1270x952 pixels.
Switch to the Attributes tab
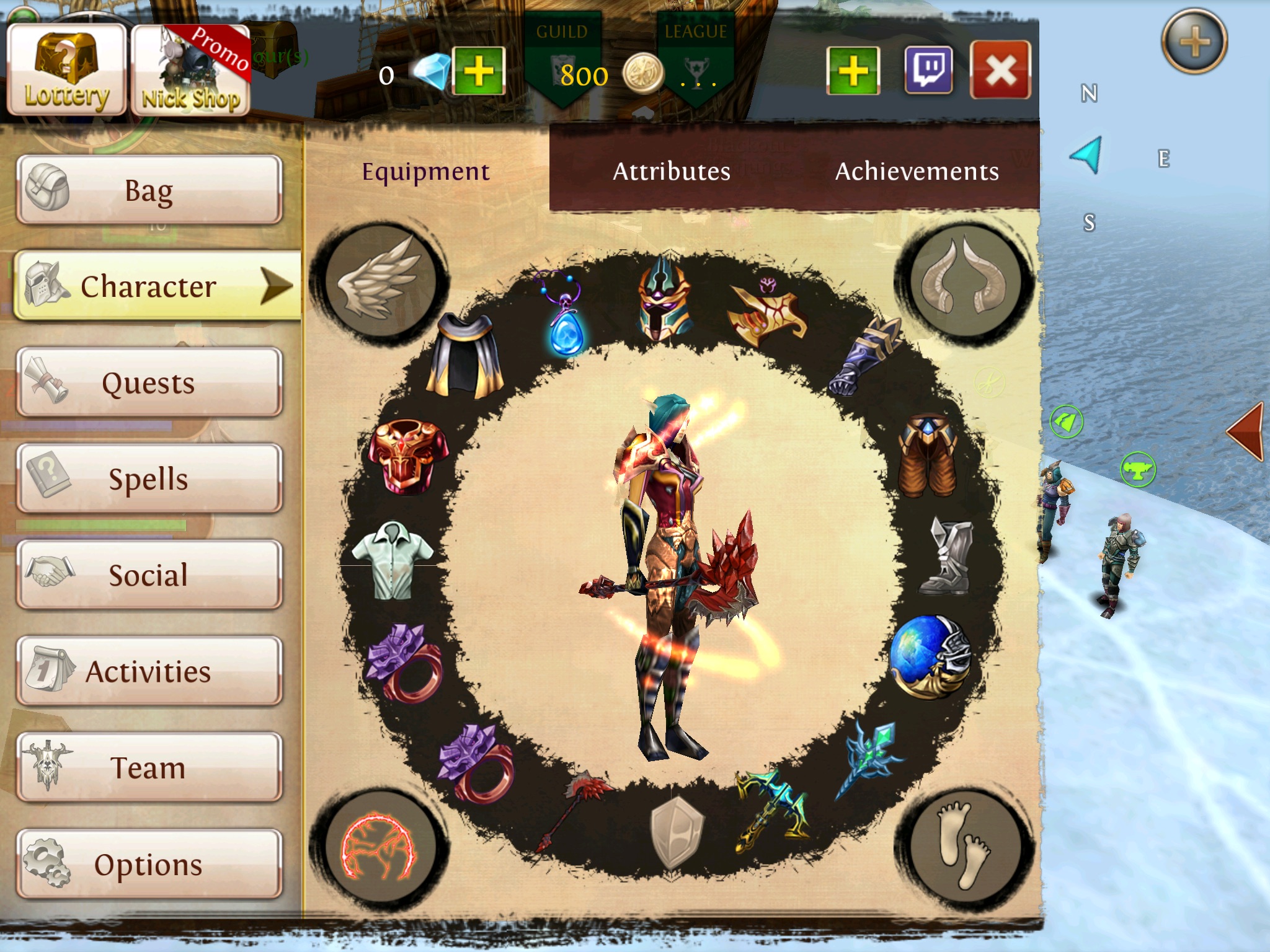[x=672, y=171]
